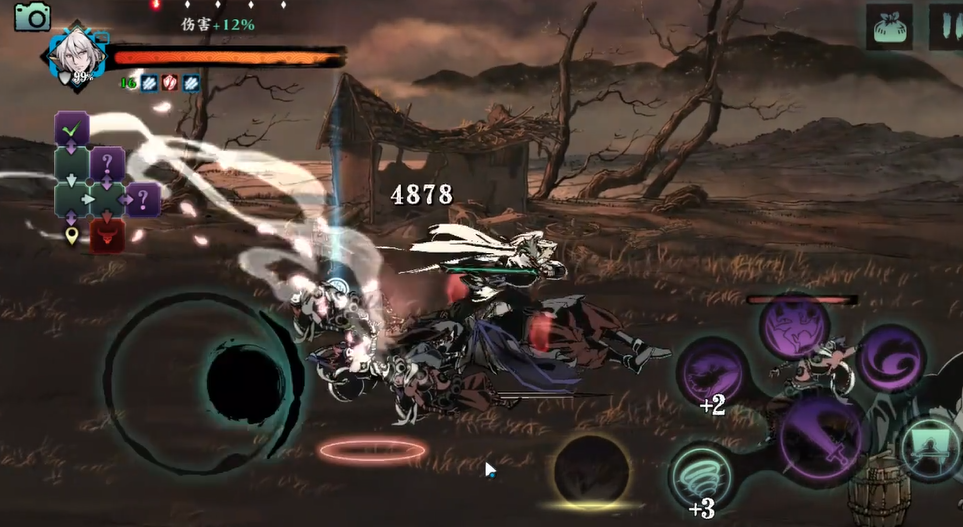
Task: Select the cleared checkmark room on minimap
Action: tap(72, 128)
